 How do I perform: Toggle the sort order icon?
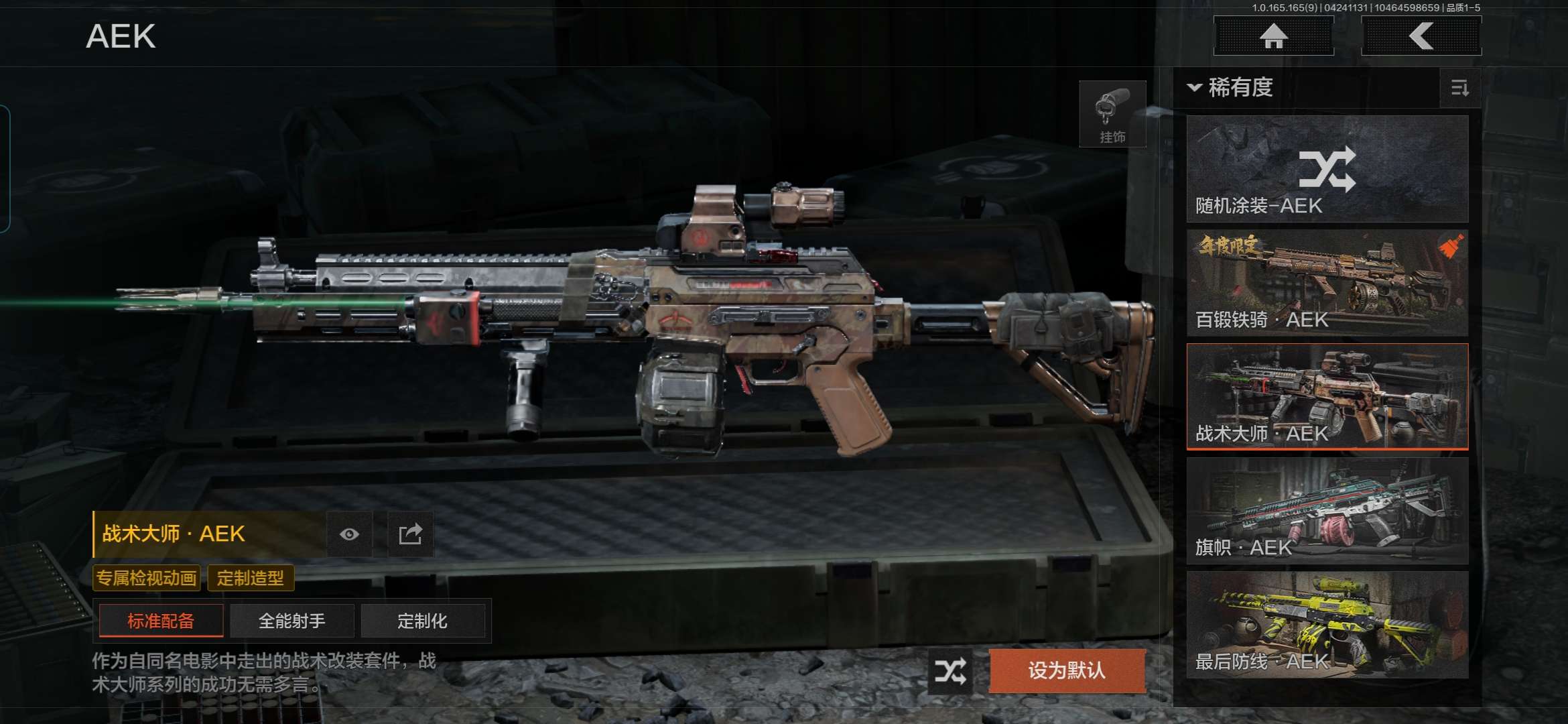tap(1459, 88)
